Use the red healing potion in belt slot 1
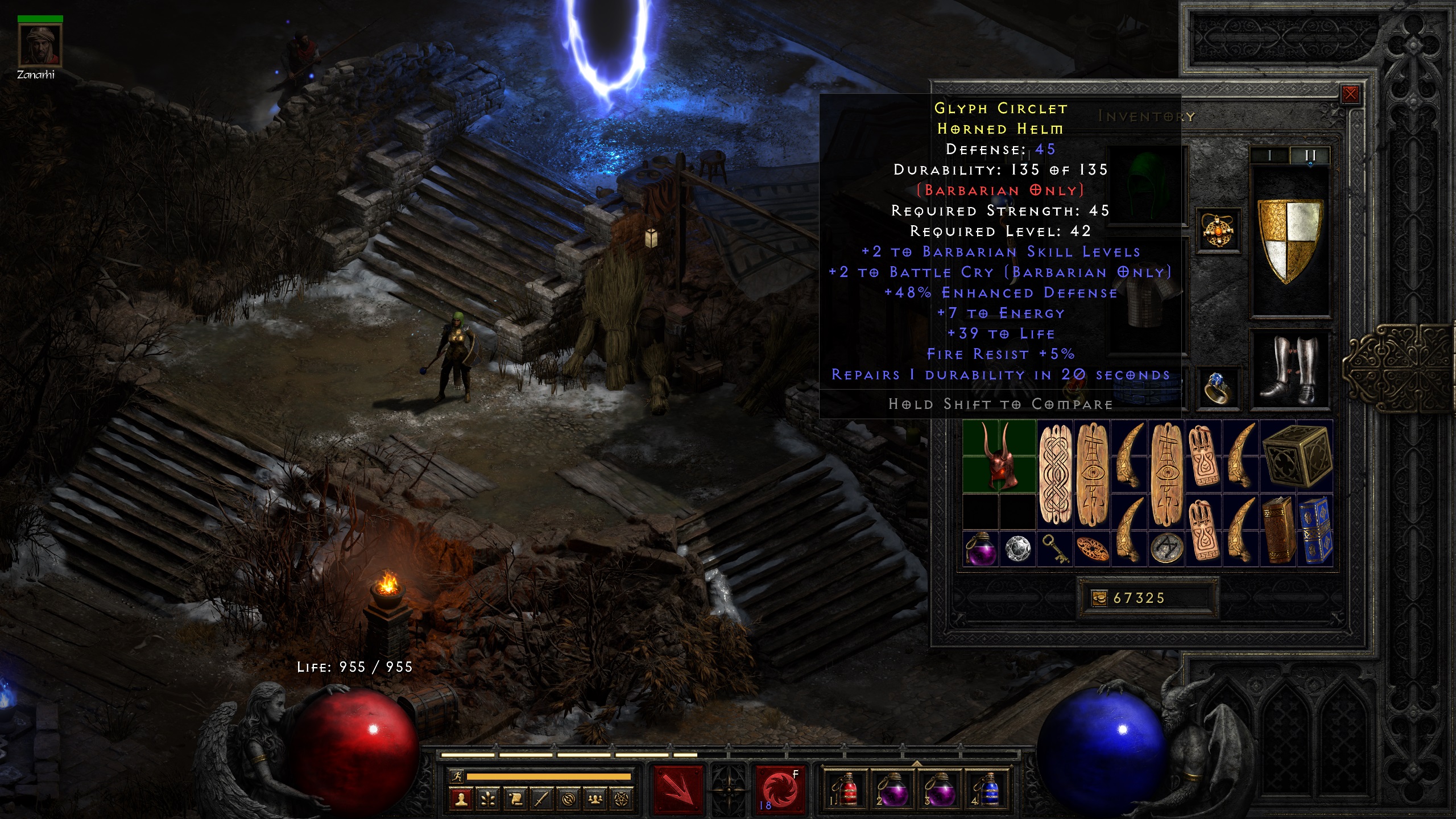This screenshot has height=819, width=1456. tap(846, 789)
